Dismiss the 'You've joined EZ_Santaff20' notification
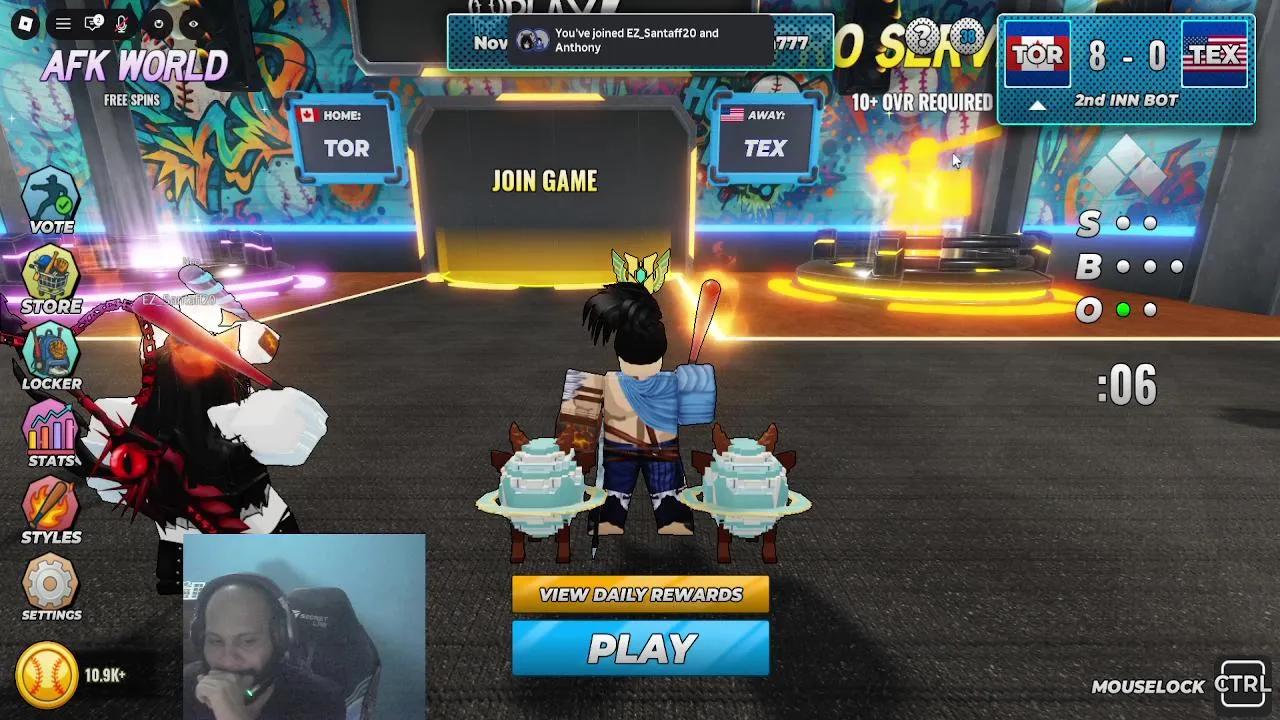Viewport: 1280px width, 720px height. [640, 42]
